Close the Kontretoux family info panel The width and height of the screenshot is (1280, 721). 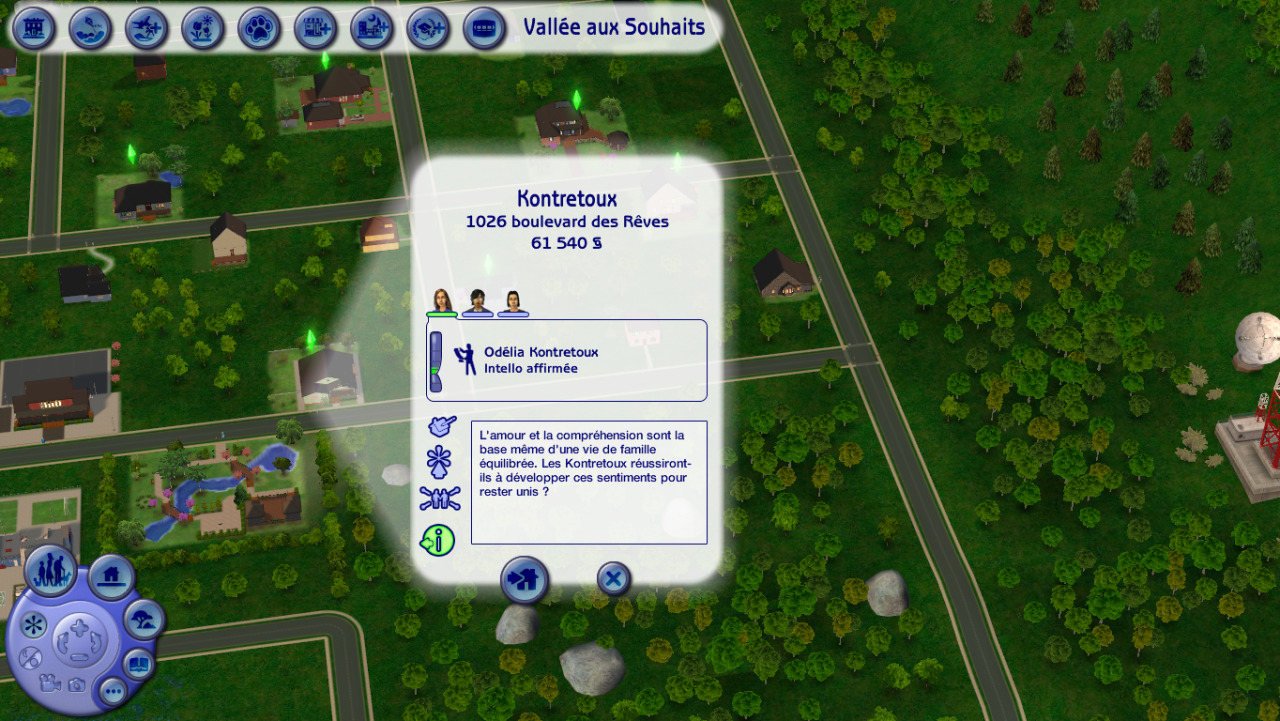click(x=613, y=578)
